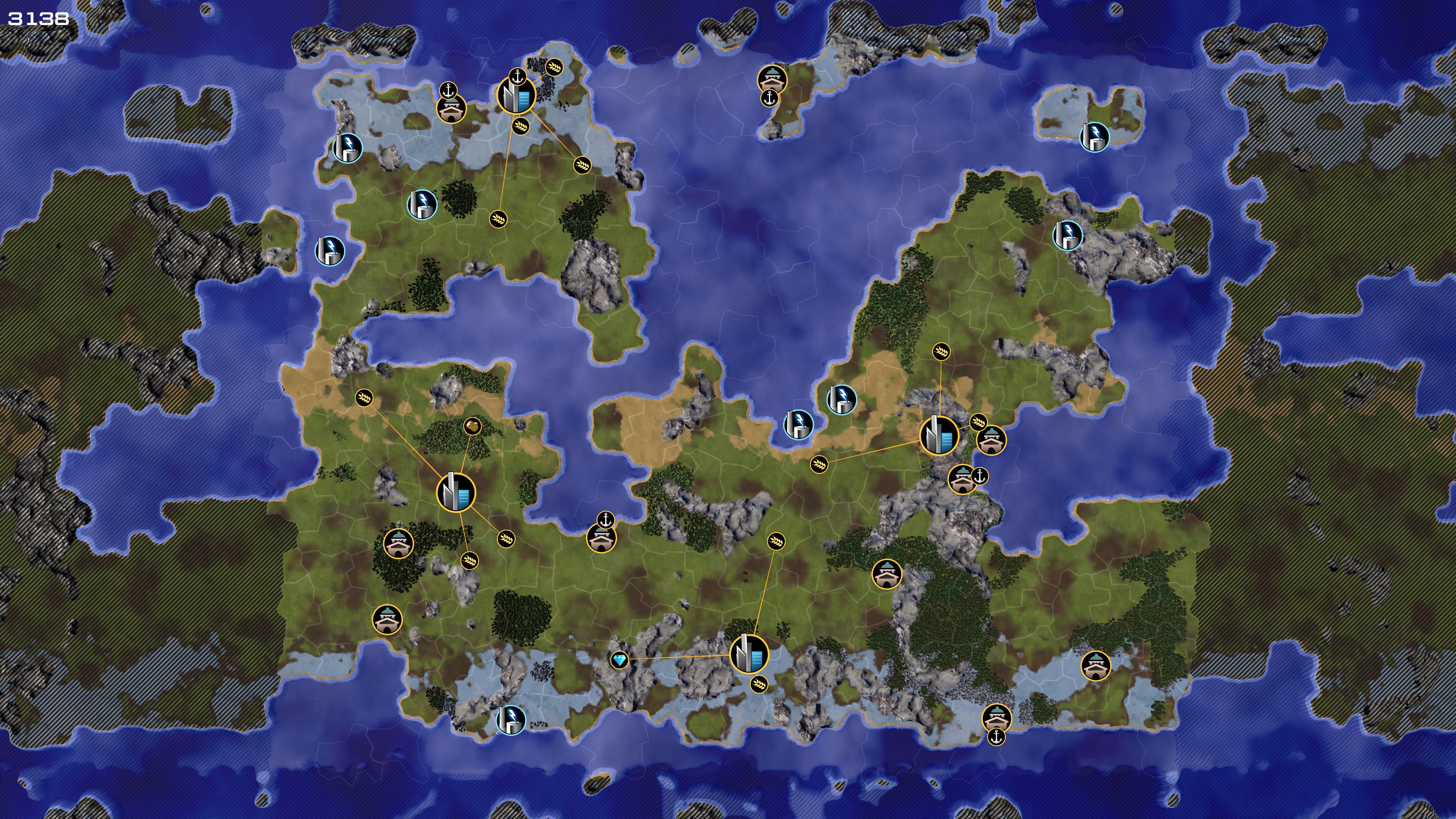Screen dimensions: 1456x819
Task: Click the gold ore nugget resource marker
Action: coord(472,425)
